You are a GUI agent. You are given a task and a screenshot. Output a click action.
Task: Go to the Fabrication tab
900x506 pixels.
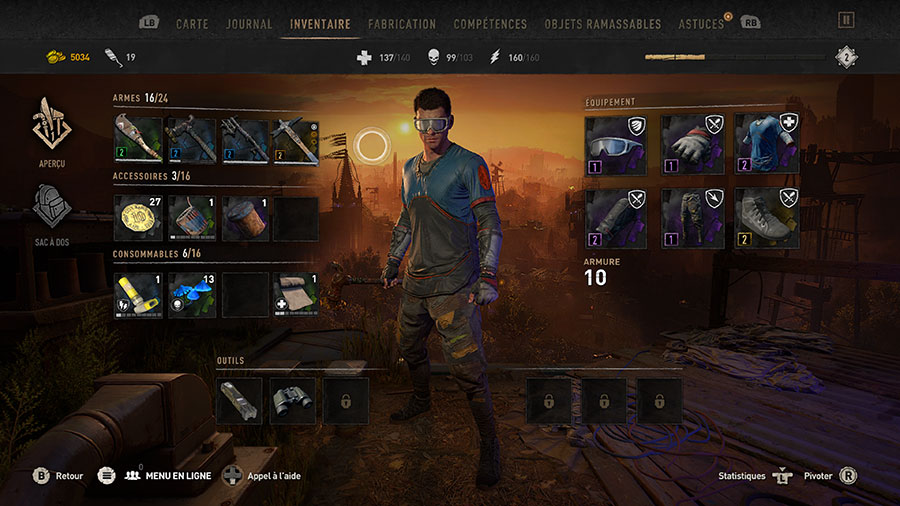pos(402,23)
